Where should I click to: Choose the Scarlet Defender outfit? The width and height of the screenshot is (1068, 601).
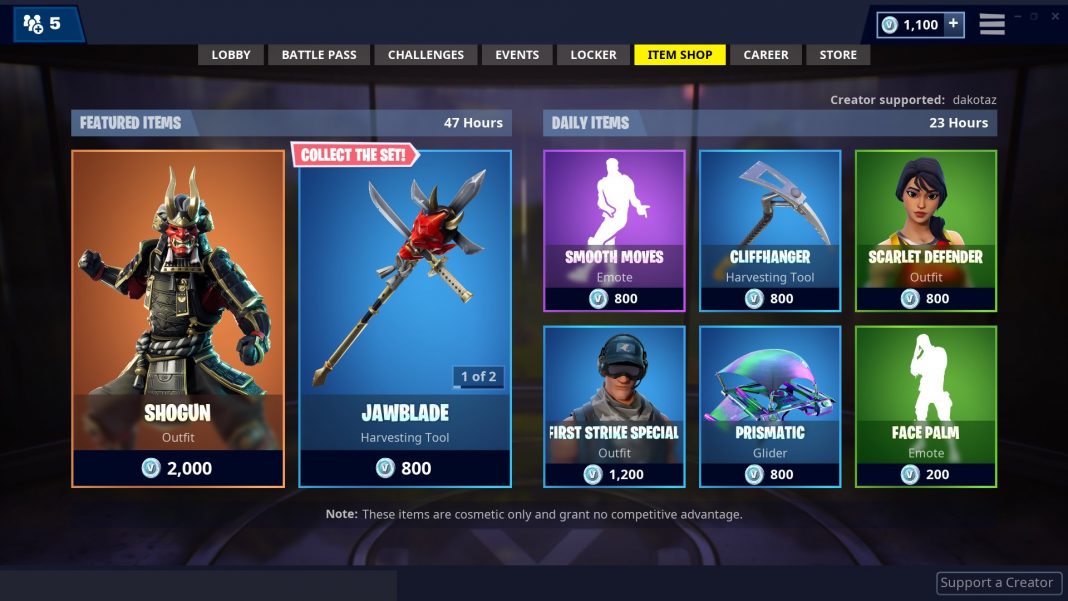click(926, 231)
